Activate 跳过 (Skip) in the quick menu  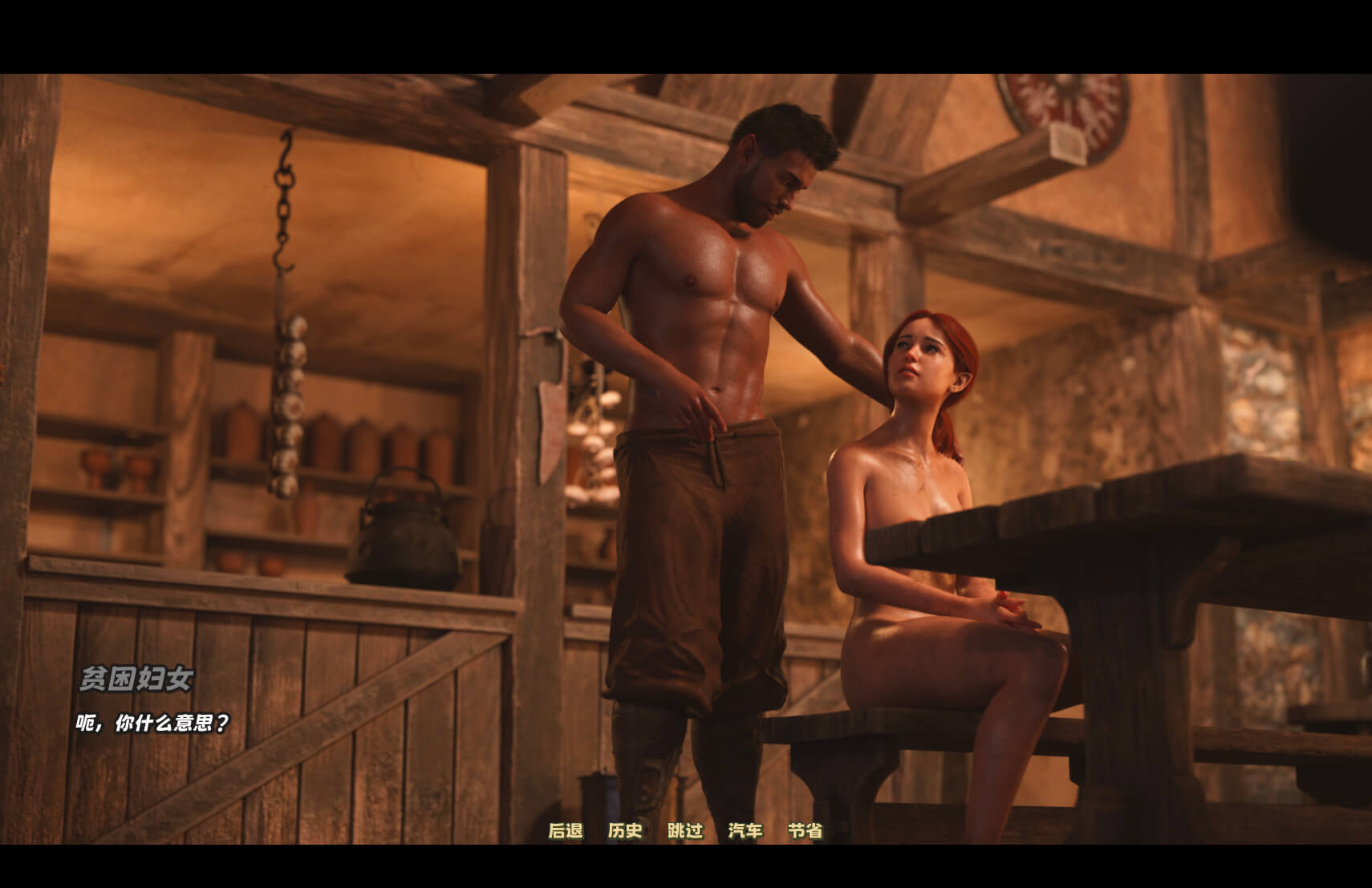click(x=685, y=831)
